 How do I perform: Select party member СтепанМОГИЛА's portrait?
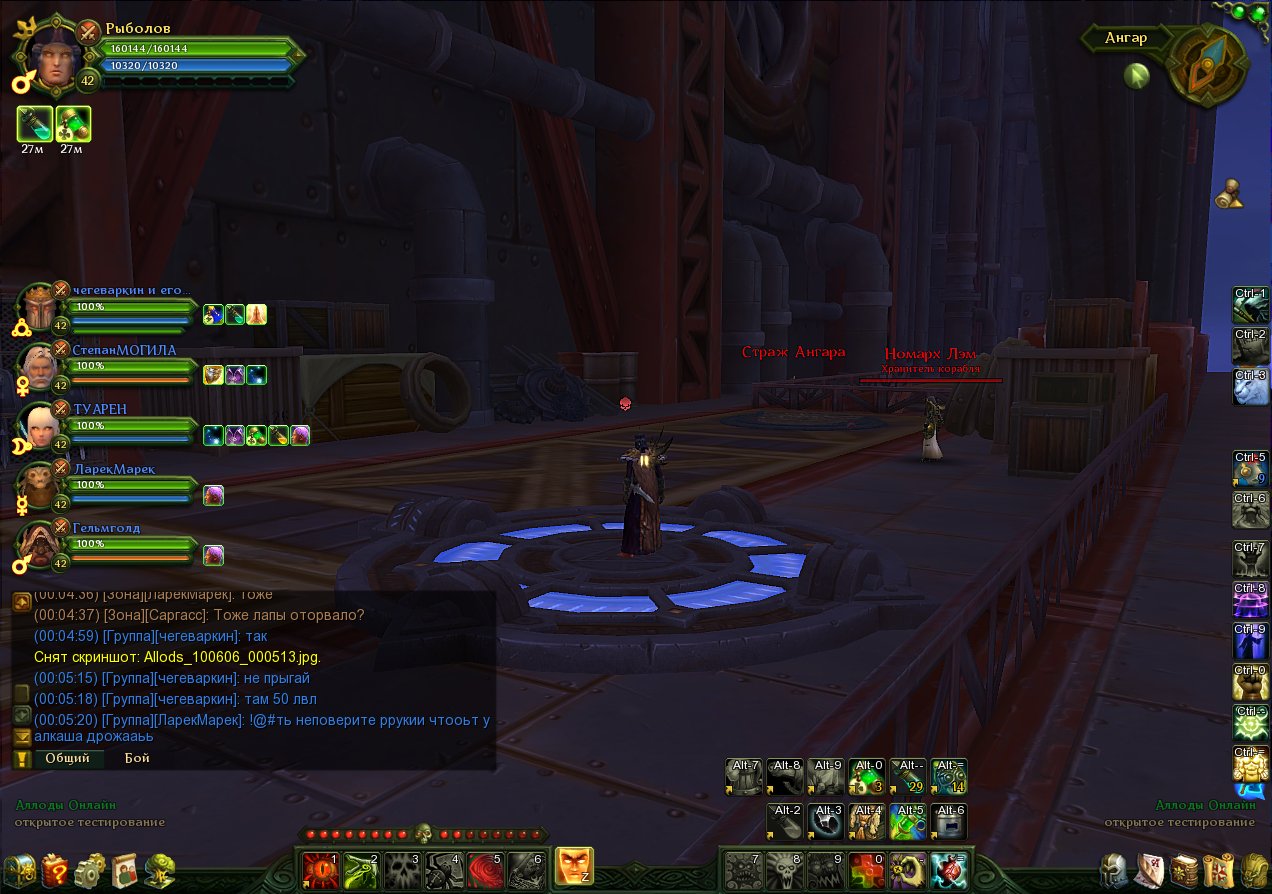pyautogui.click(x=38, y=367)
